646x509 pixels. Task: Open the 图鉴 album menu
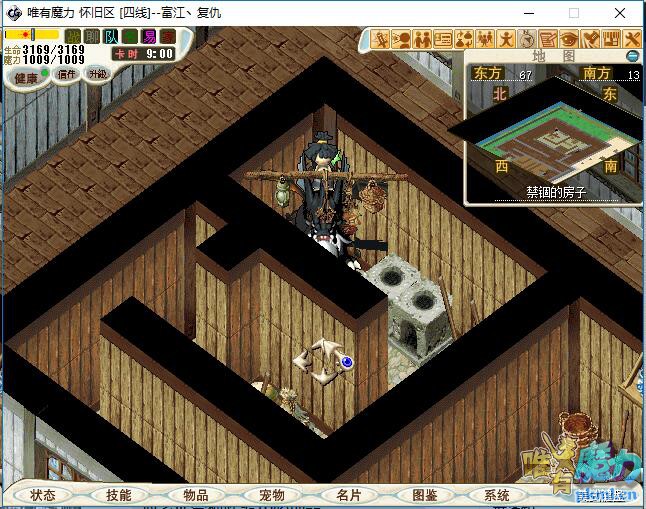pos(424,495)
